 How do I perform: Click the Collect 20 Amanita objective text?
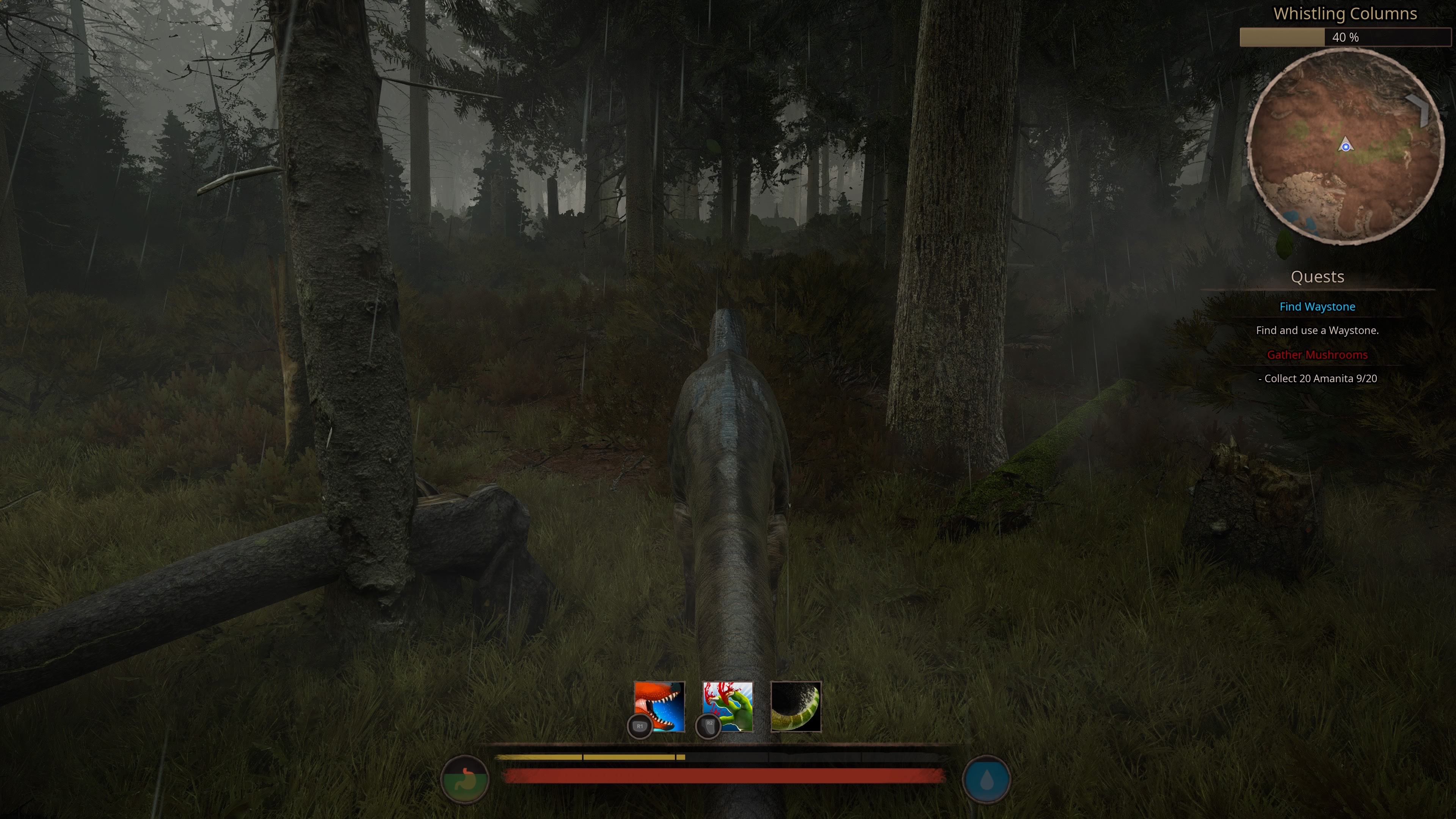1318,379
